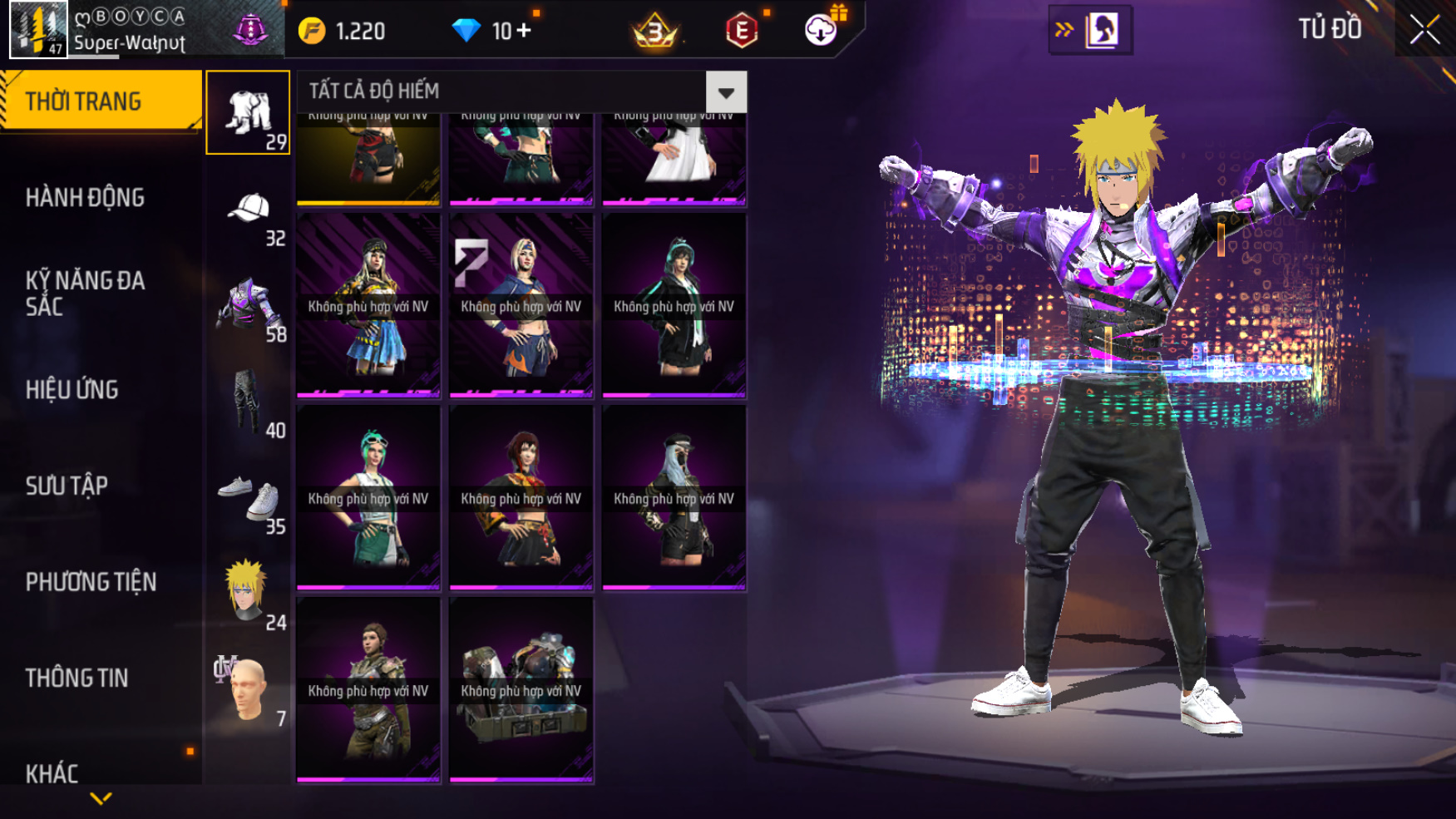Go to the Sưu Tập section
The image size is (1456, 819).
(67, 486)
